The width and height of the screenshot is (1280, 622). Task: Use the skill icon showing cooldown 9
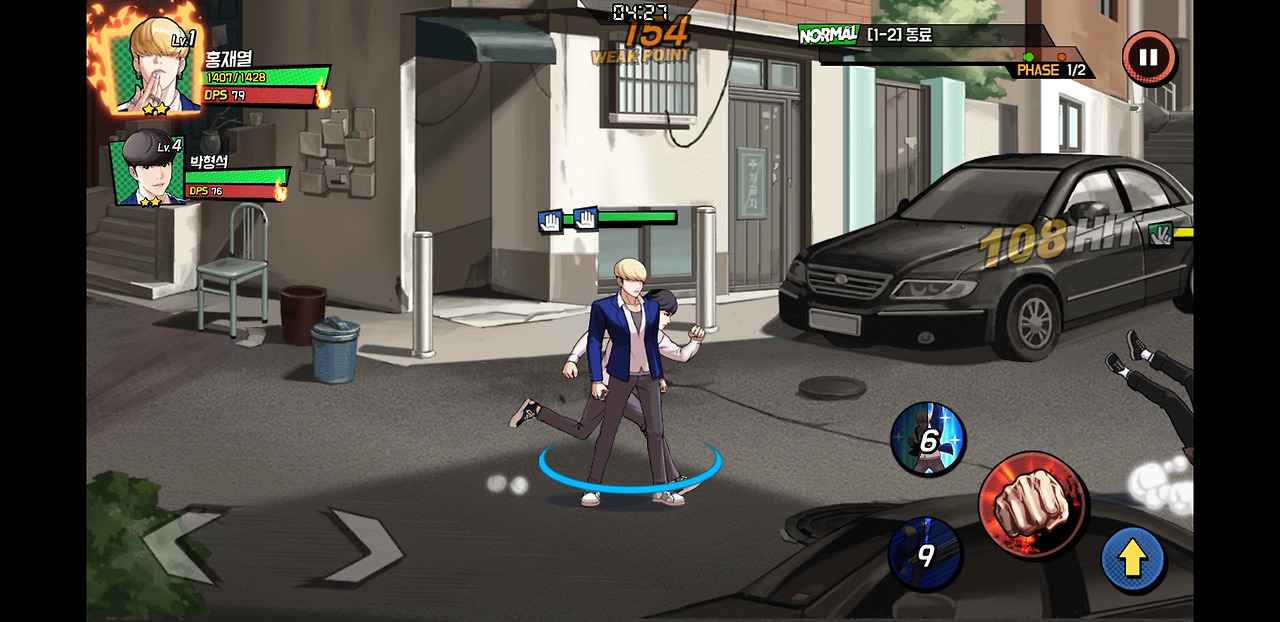pyautogui.click(x=925, y=553)
